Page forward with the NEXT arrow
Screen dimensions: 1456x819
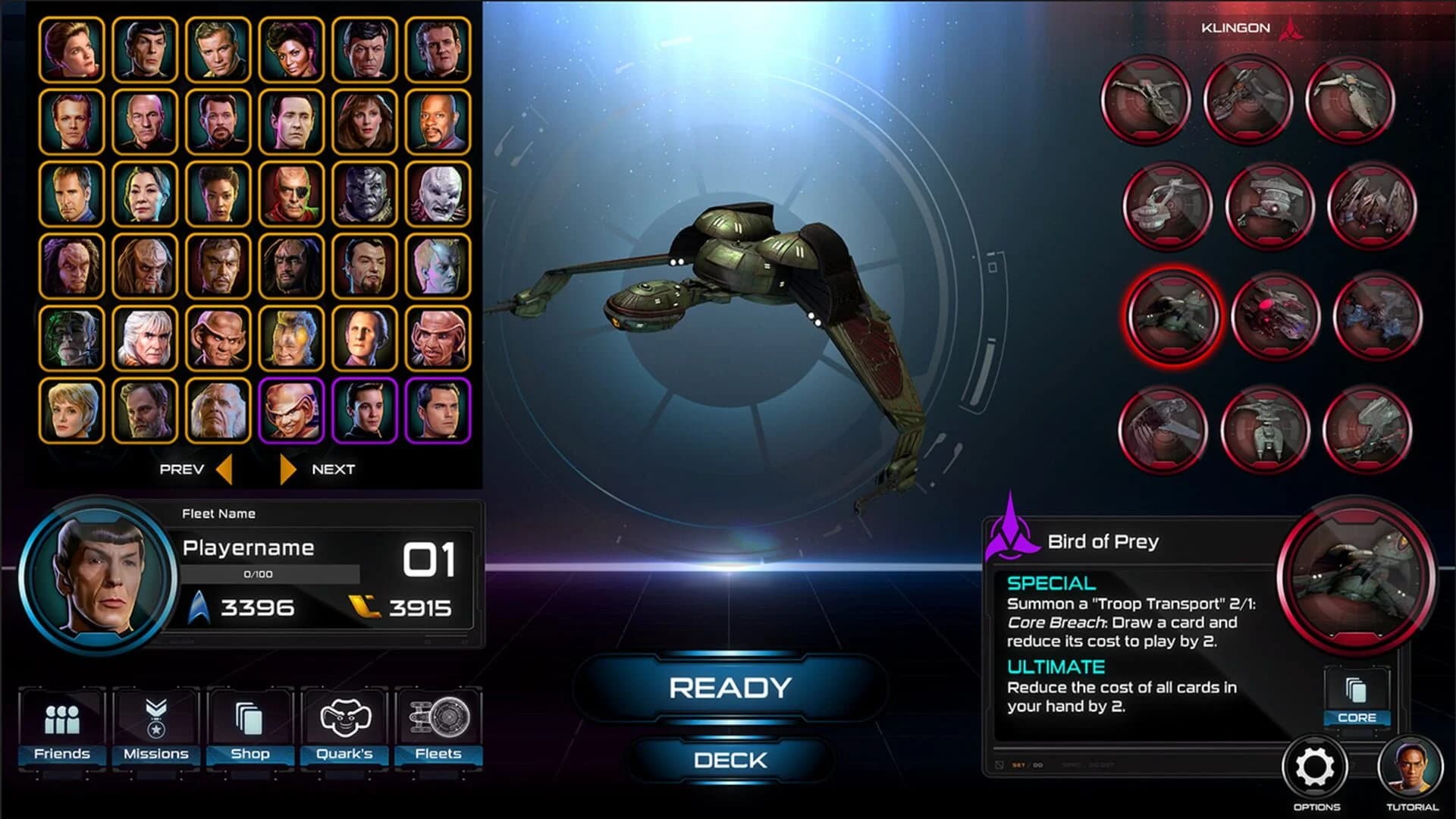[x=287, y=469]
